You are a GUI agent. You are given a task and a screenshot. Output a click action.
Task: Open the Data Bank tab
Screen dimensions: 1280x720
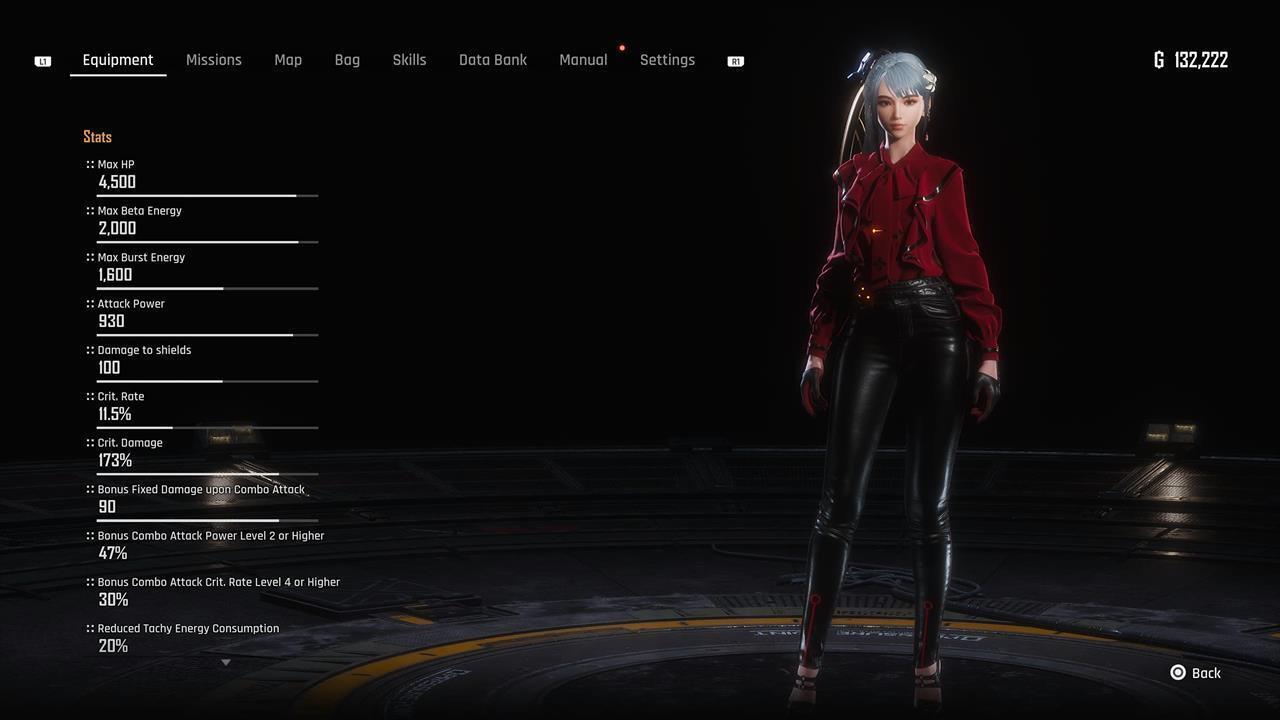point(493,60)
